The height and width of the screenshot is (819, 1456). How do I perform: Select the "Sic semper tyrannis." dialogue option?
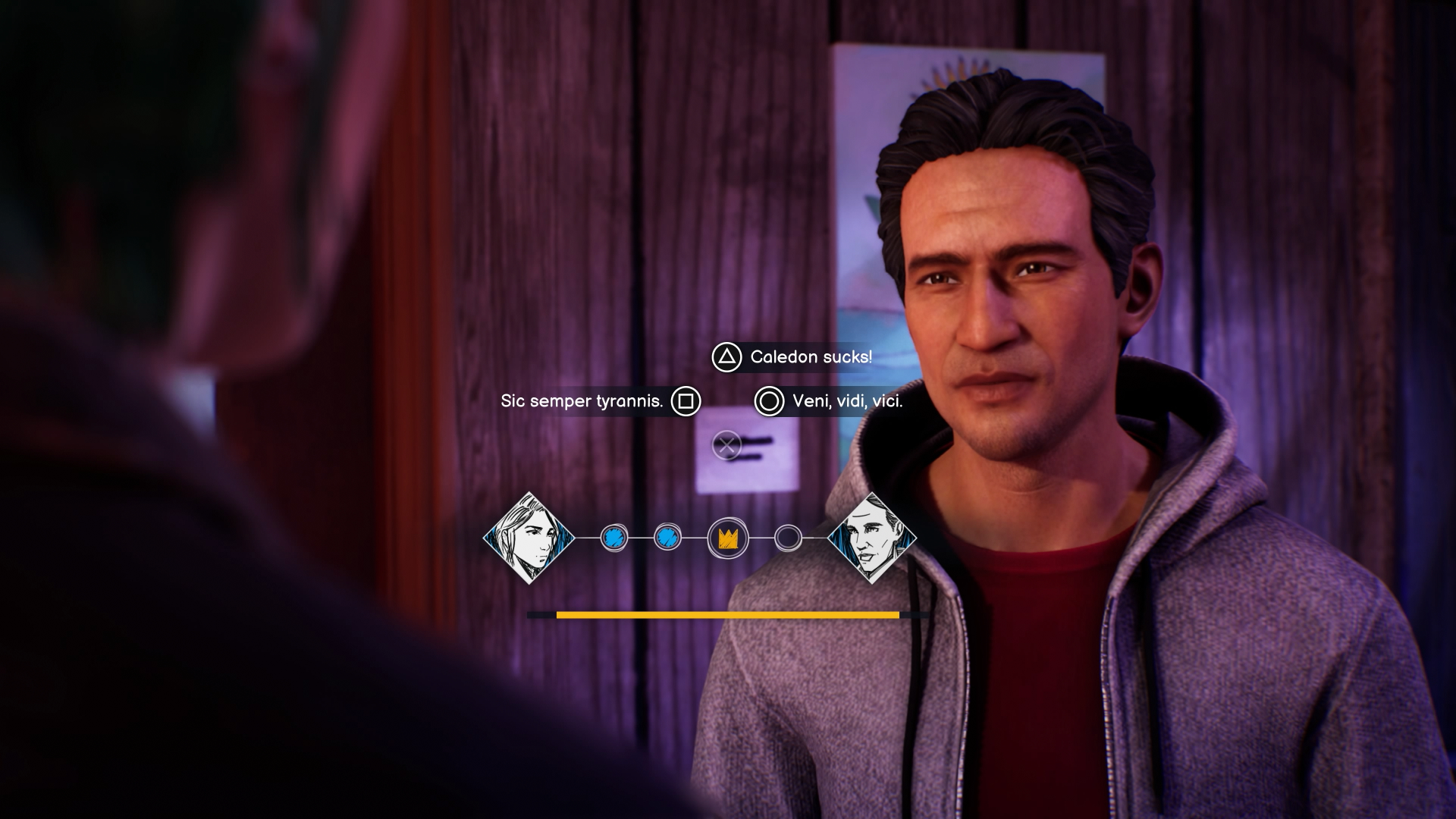(x=582, y=401)
